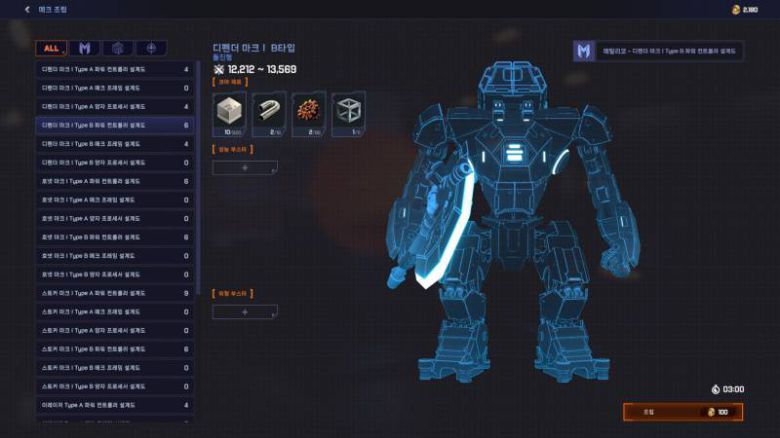Select Hornet Mark I Type A power controller blueprint
This screenshot has width=780, height=438.
click(114, 181)
